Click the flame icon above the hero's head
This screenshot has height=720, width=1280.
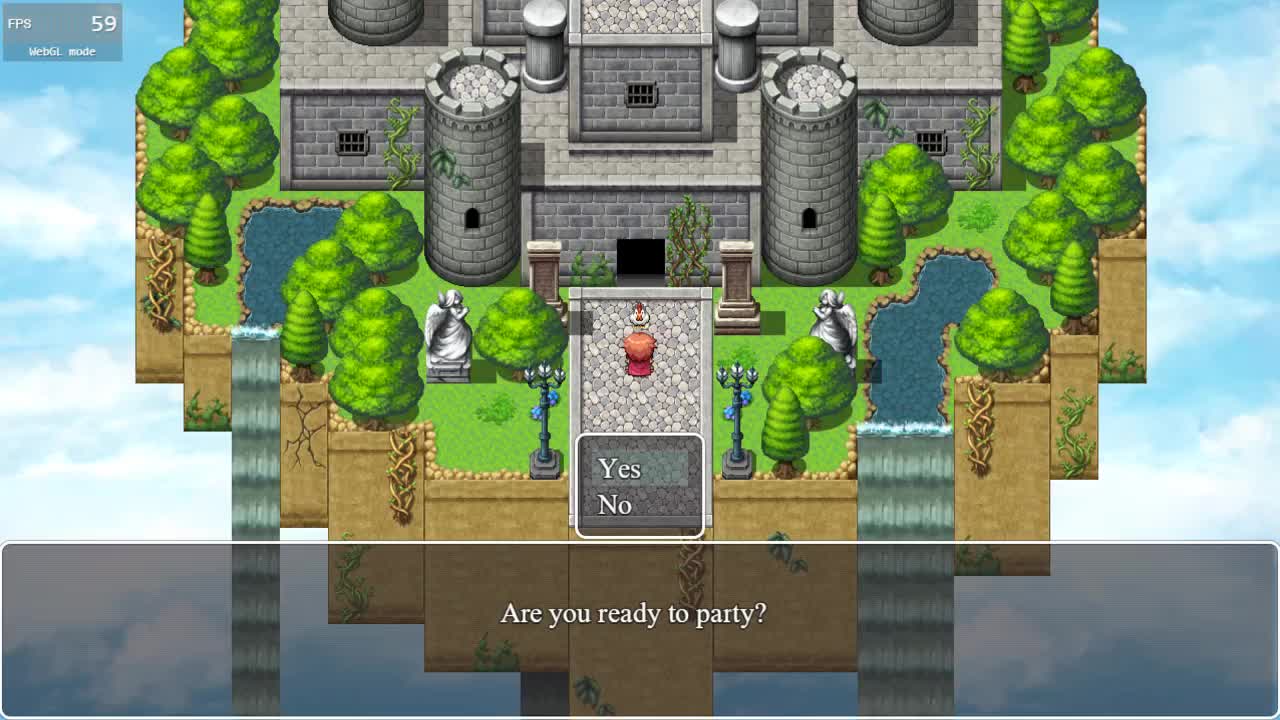(639, 314)
